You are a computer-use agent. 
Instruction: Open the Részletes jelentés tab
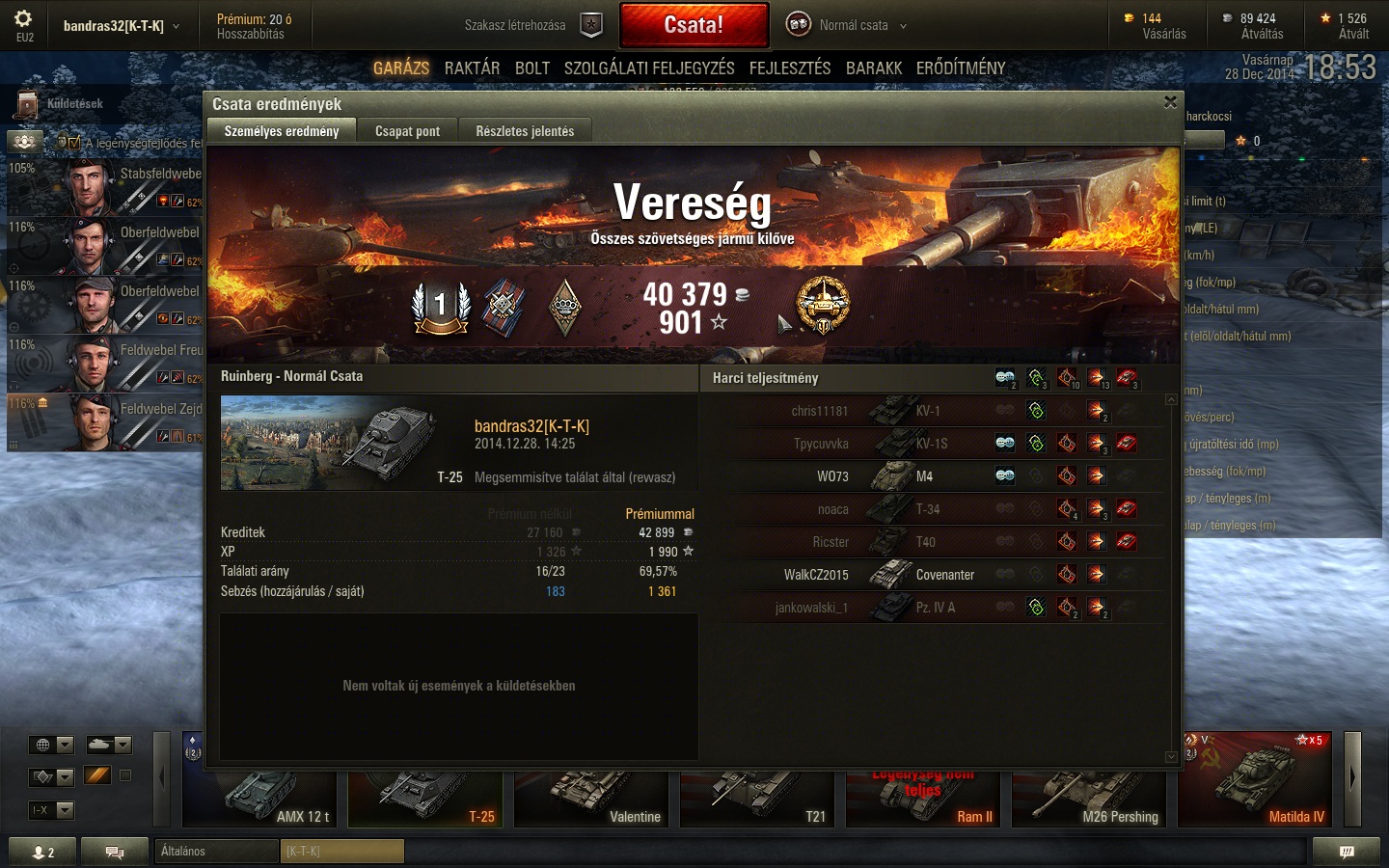525,131
